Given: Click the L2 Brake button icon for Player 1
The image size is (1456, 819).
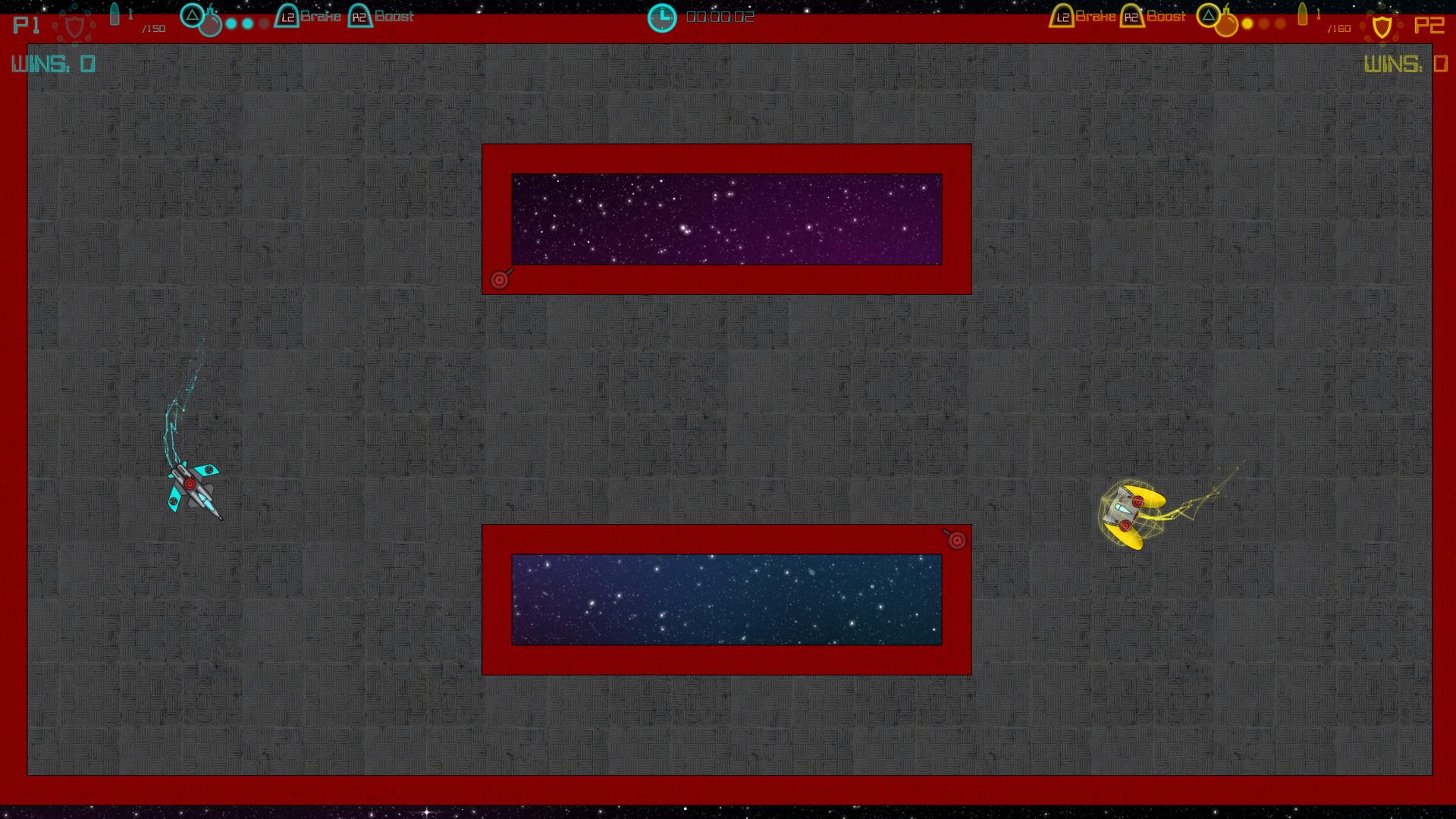Looking at the screenshot, I should 286,16.
